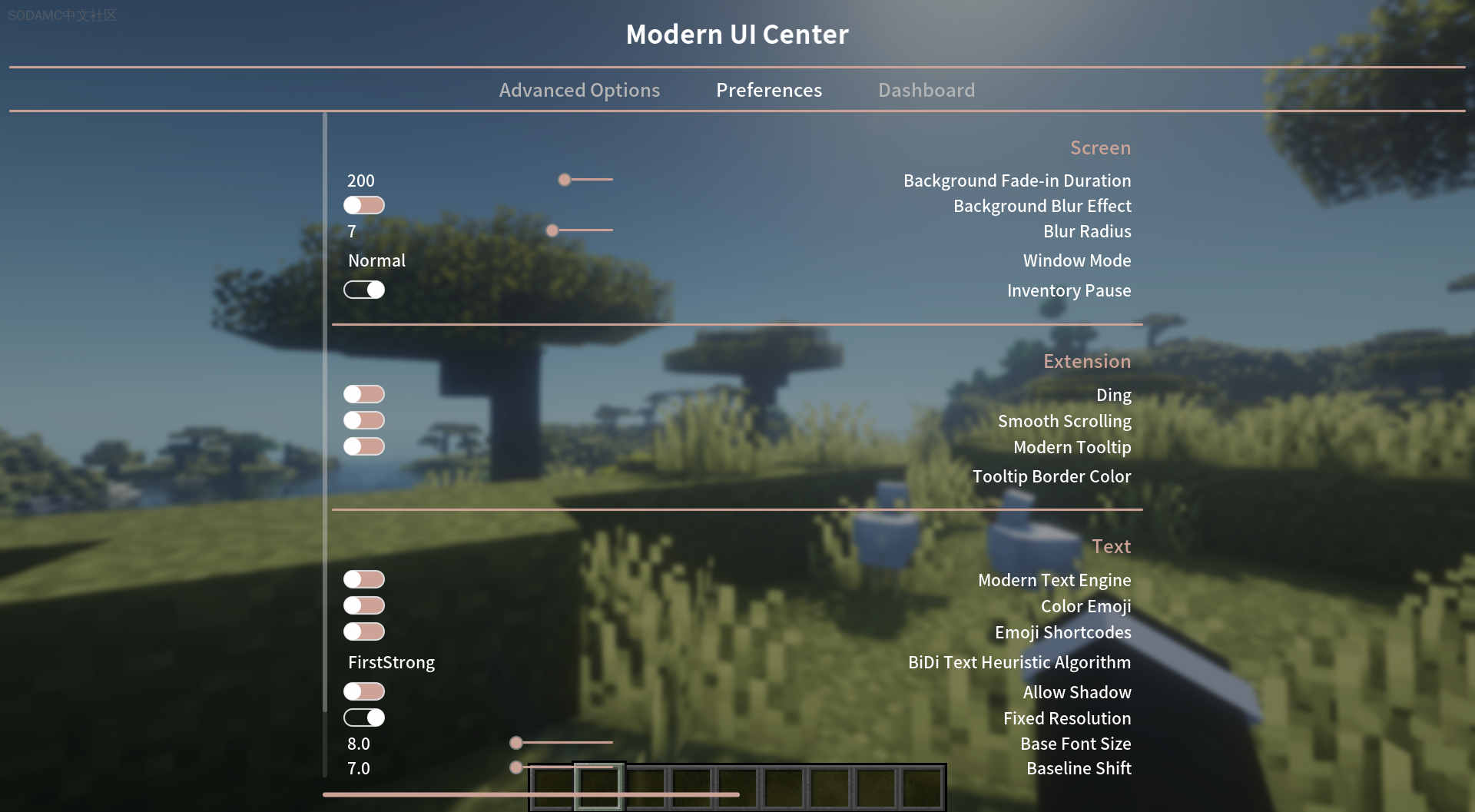Switch to the Advanced Options tab
This screenshot has width=1475, height=812.
[579, 90]
